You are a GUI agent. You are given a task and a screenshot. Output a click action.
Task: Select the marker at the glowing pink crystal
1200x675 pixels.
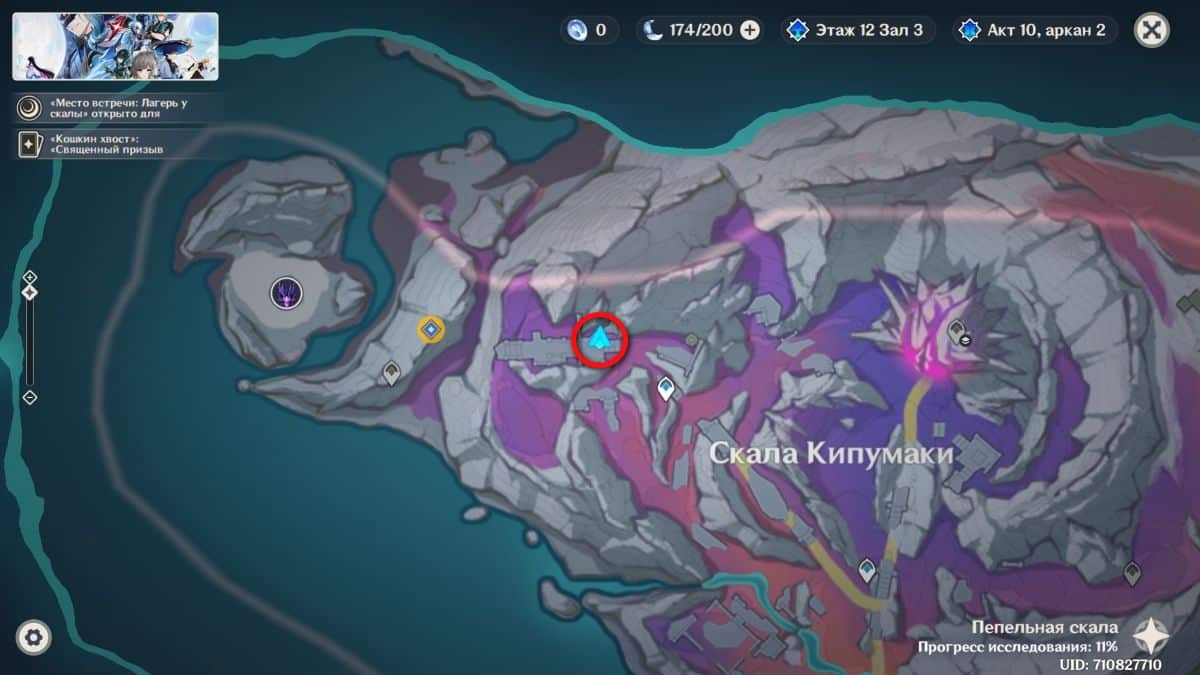click(x=957, y=331)
